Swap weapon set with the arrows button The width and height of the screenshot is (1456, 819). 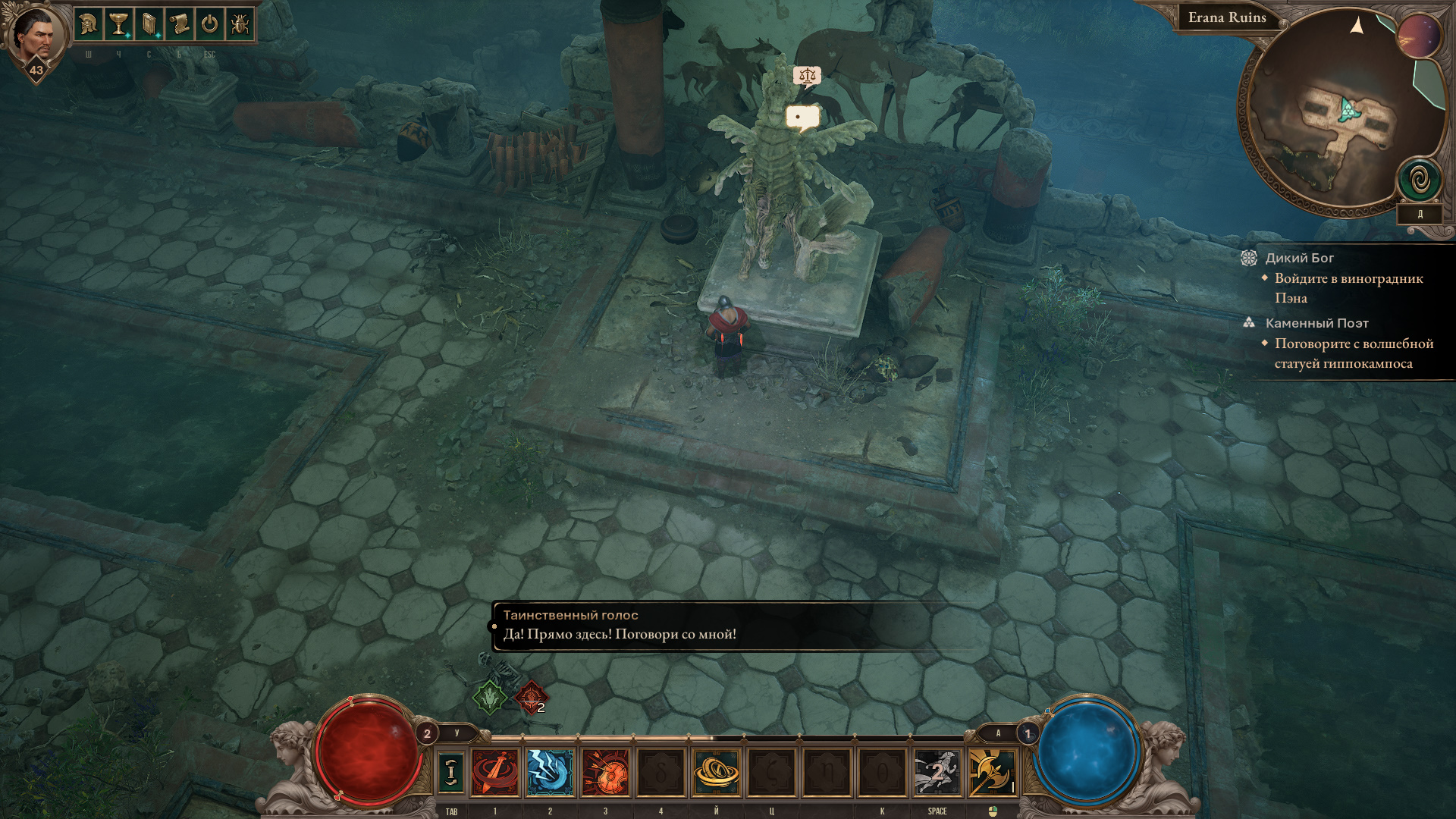(450, 772)
